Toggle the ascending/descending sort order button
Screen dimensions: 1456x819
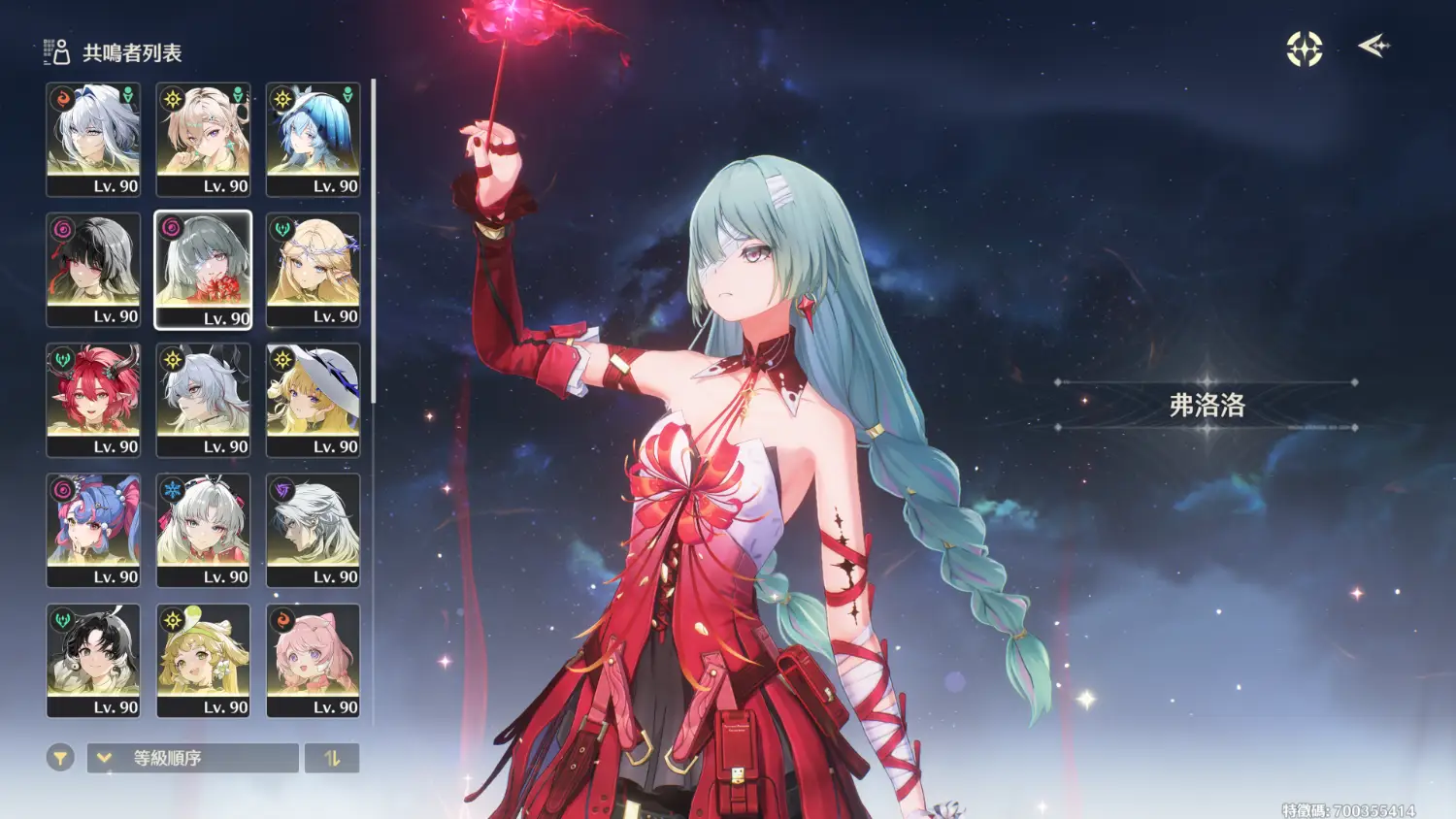[x=332, y=758]
